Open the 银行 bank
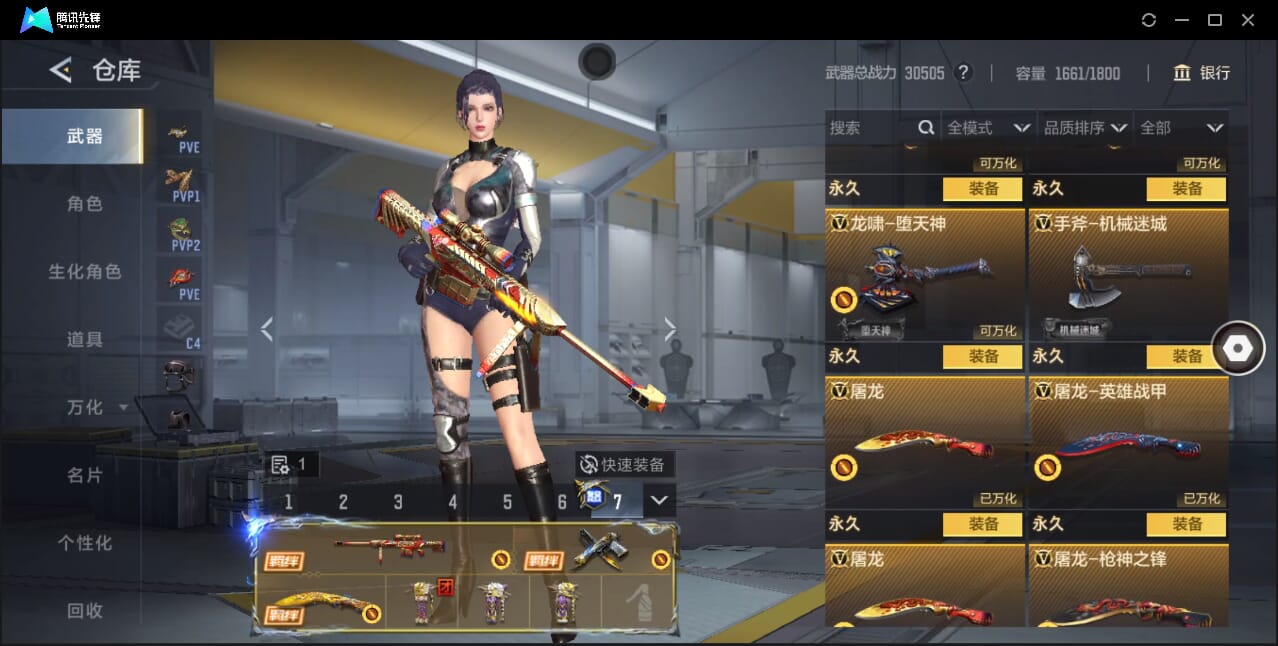 1201,73
